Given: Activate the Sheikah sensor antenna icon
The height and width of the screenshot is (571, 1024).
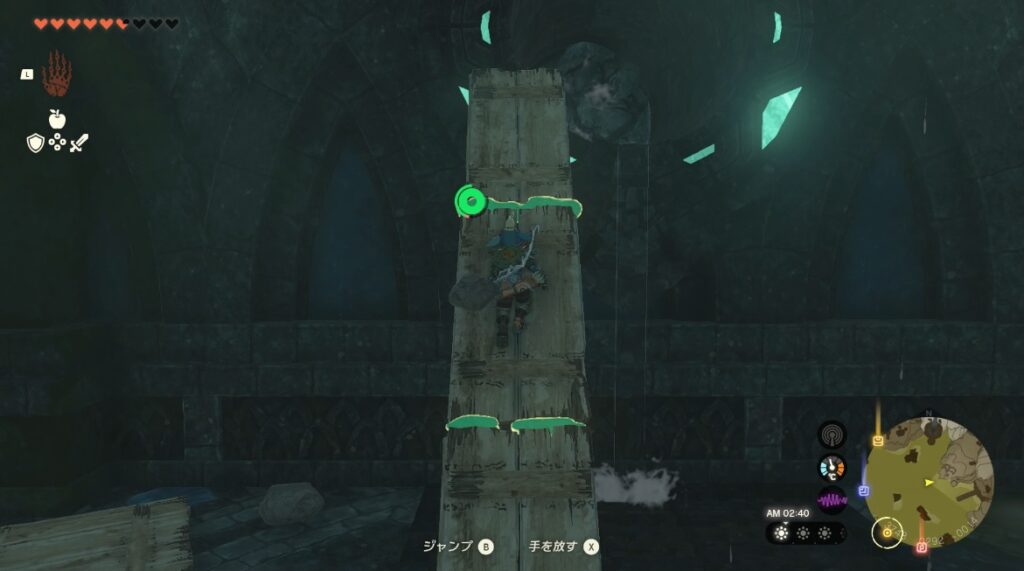Looking at the screenshot, I should [x=831, y=434].
